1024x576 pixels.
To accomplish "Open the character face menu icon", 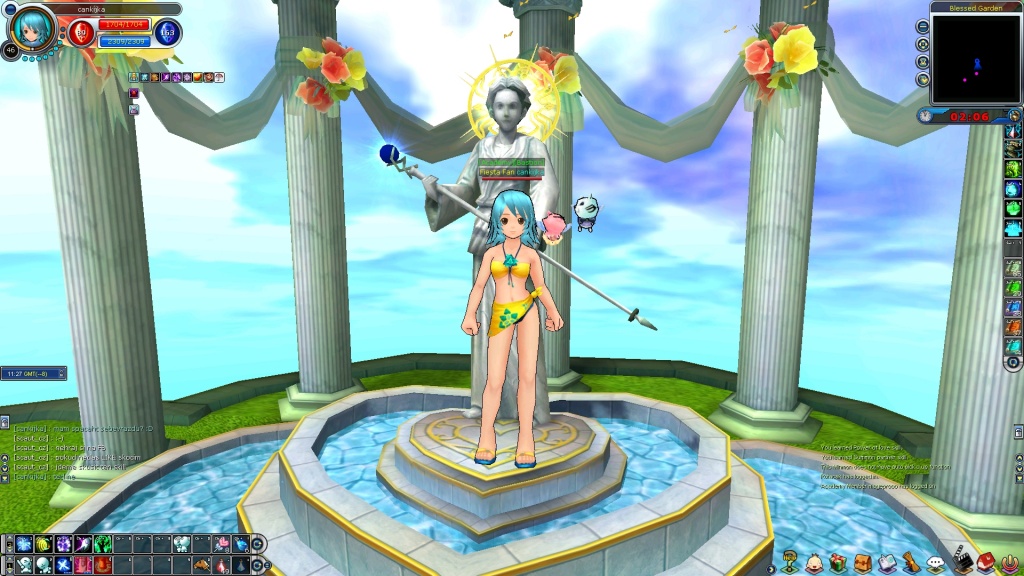I will click(814, 563).
